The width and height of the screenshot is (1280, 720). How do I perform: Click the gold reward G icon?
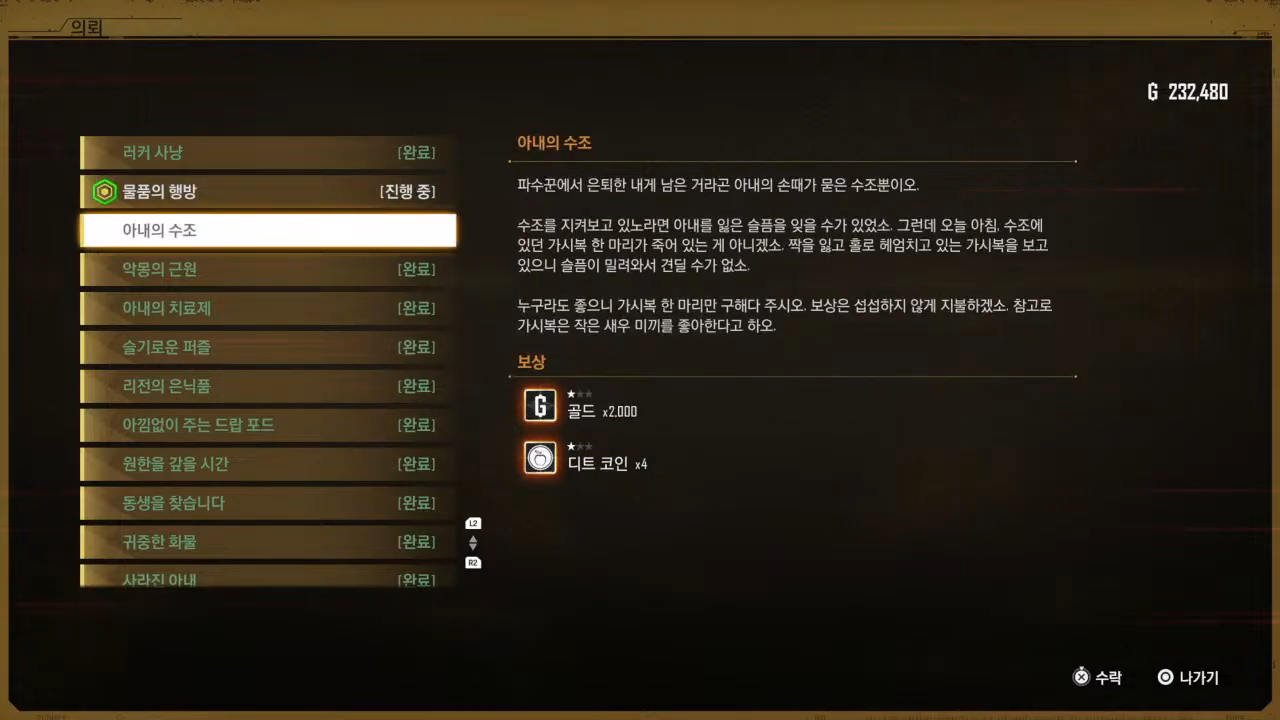pos(539,405)
